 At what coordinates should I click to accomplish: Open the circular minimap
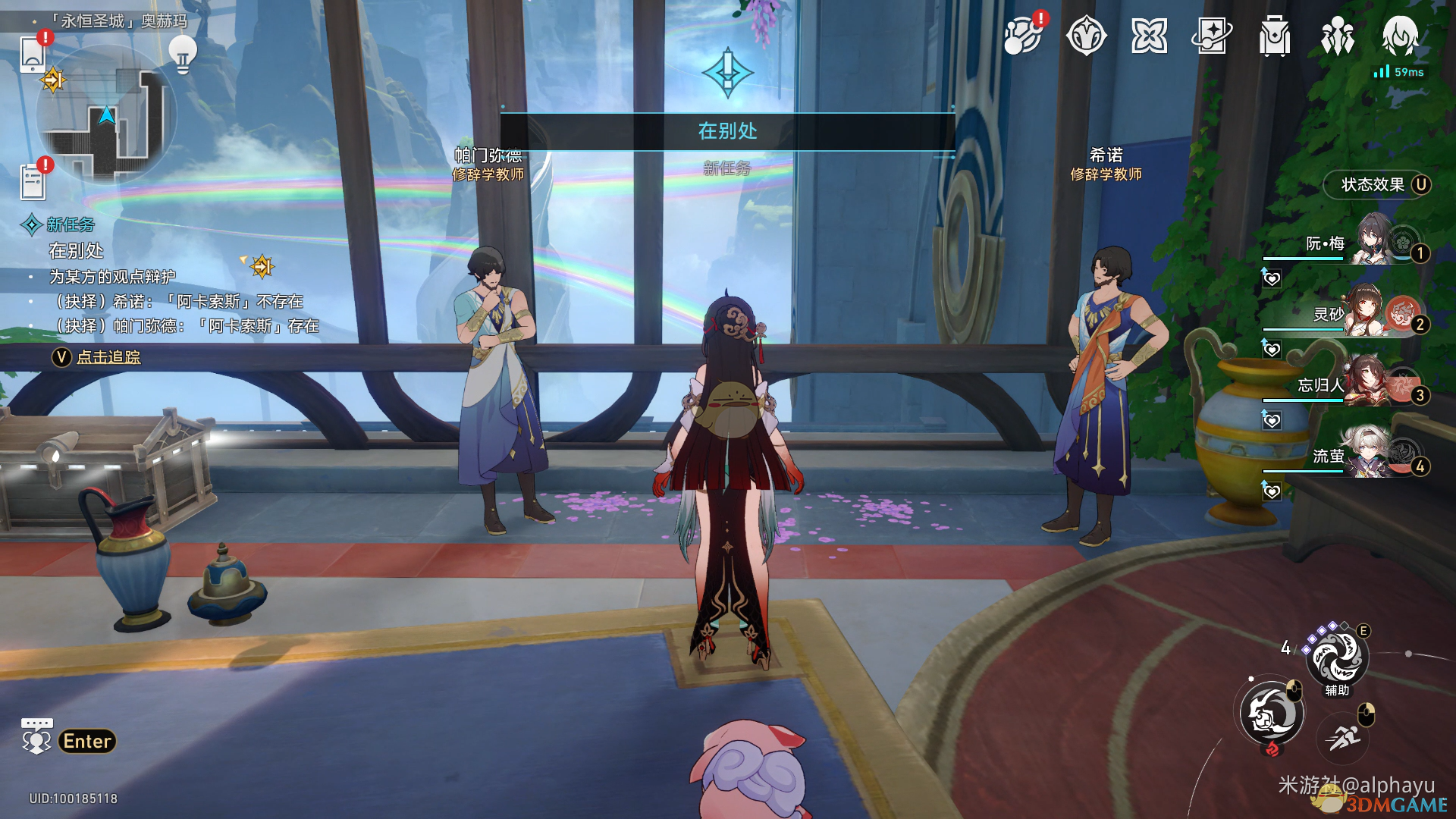(x=106, y=115)
